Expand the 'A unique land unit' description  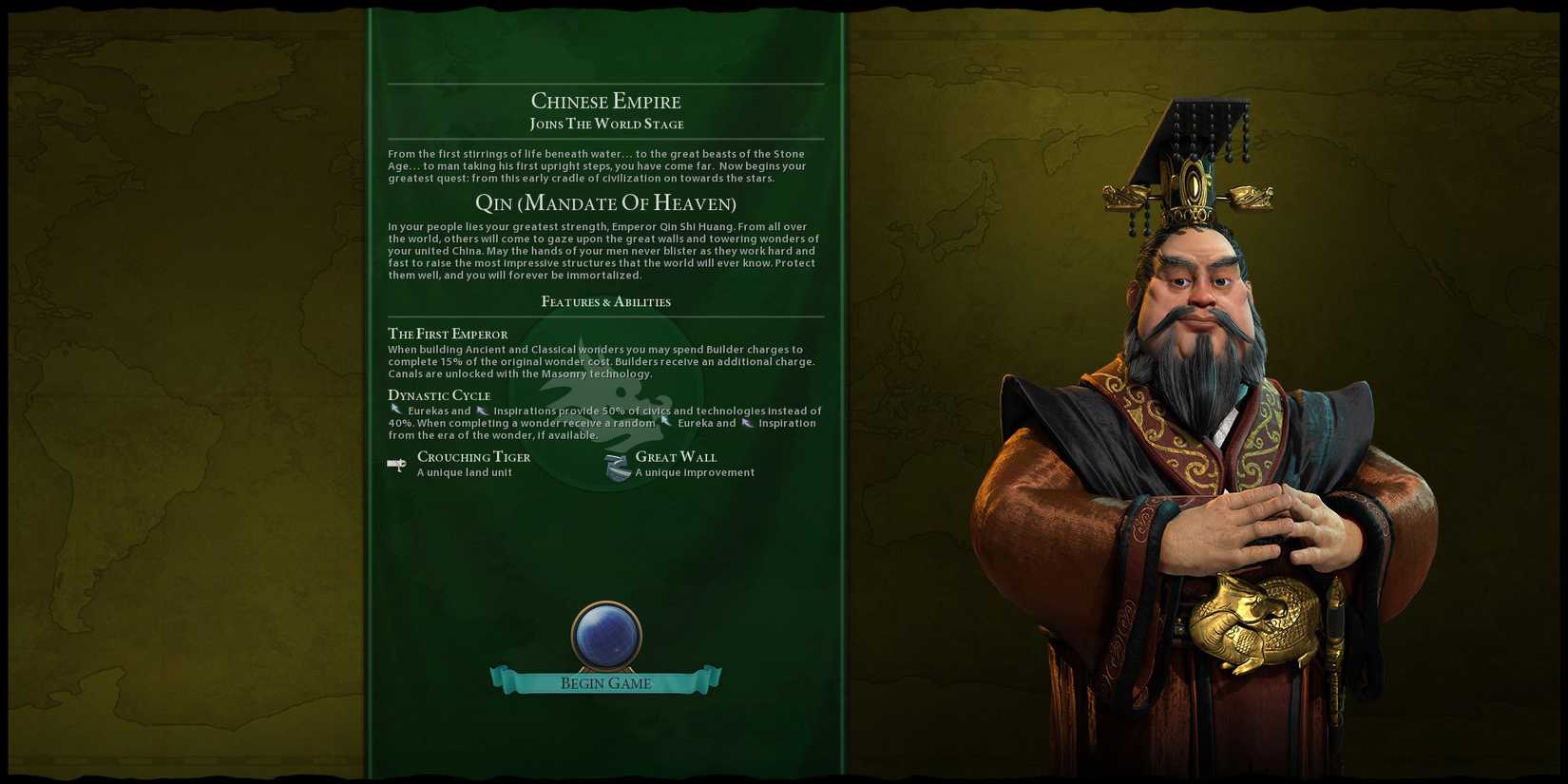coord(465,471)
